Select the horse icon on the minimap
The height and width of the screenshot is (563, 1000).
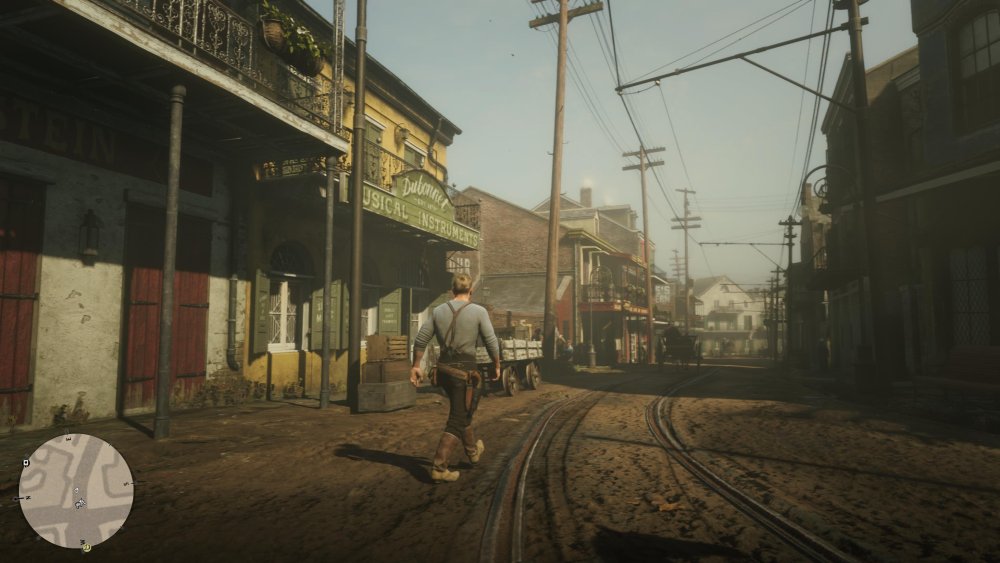coord(80,503)
